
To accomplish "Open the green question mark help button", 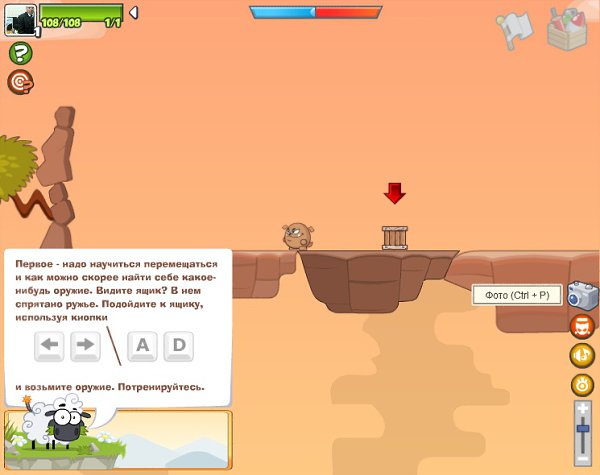I will coord(20,54).
